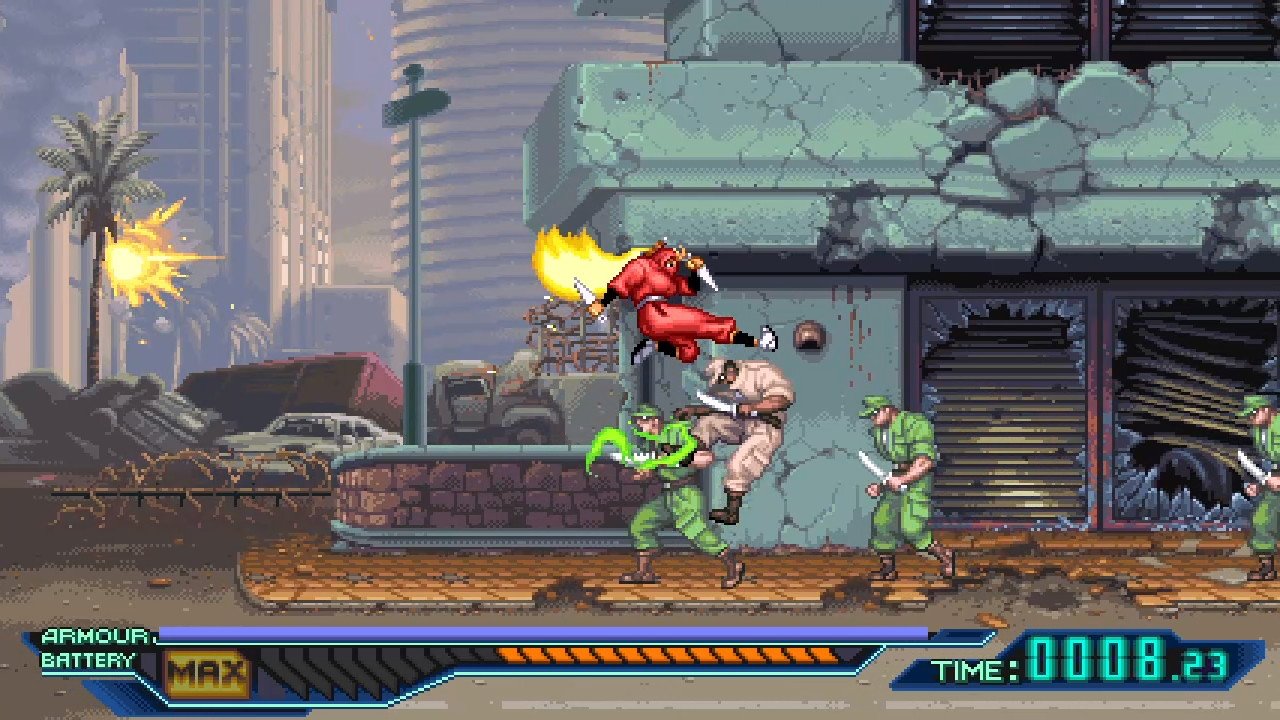
Task: Expand the dark hole in the building wall
Action: point(812,338)
